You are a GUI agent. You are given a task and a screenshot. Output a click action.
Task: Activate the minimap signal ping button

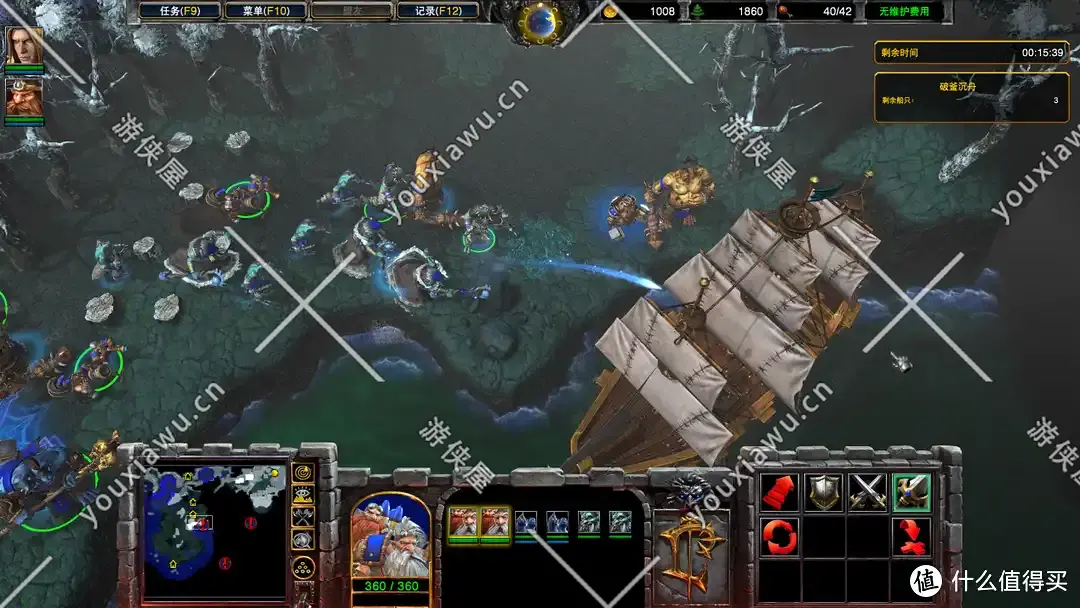tap(302, 472)
